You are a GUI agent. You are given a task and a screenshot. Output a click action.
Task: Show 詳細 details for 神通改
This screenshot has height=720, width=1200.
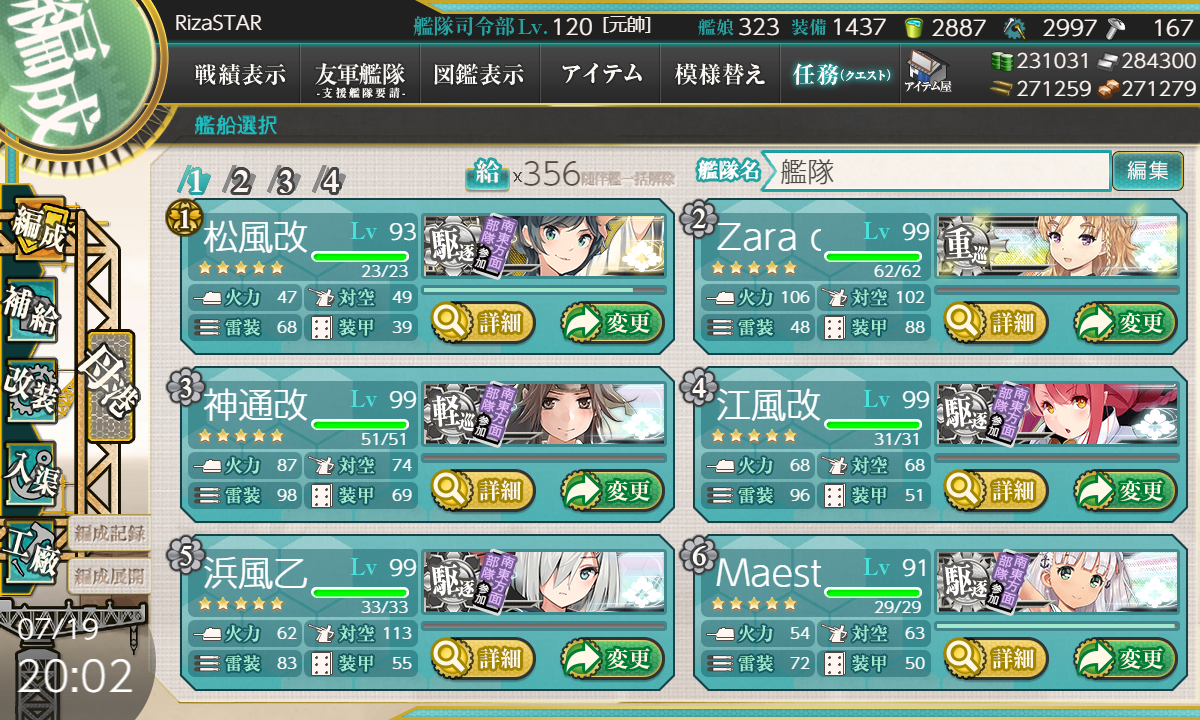click(483, 490)
